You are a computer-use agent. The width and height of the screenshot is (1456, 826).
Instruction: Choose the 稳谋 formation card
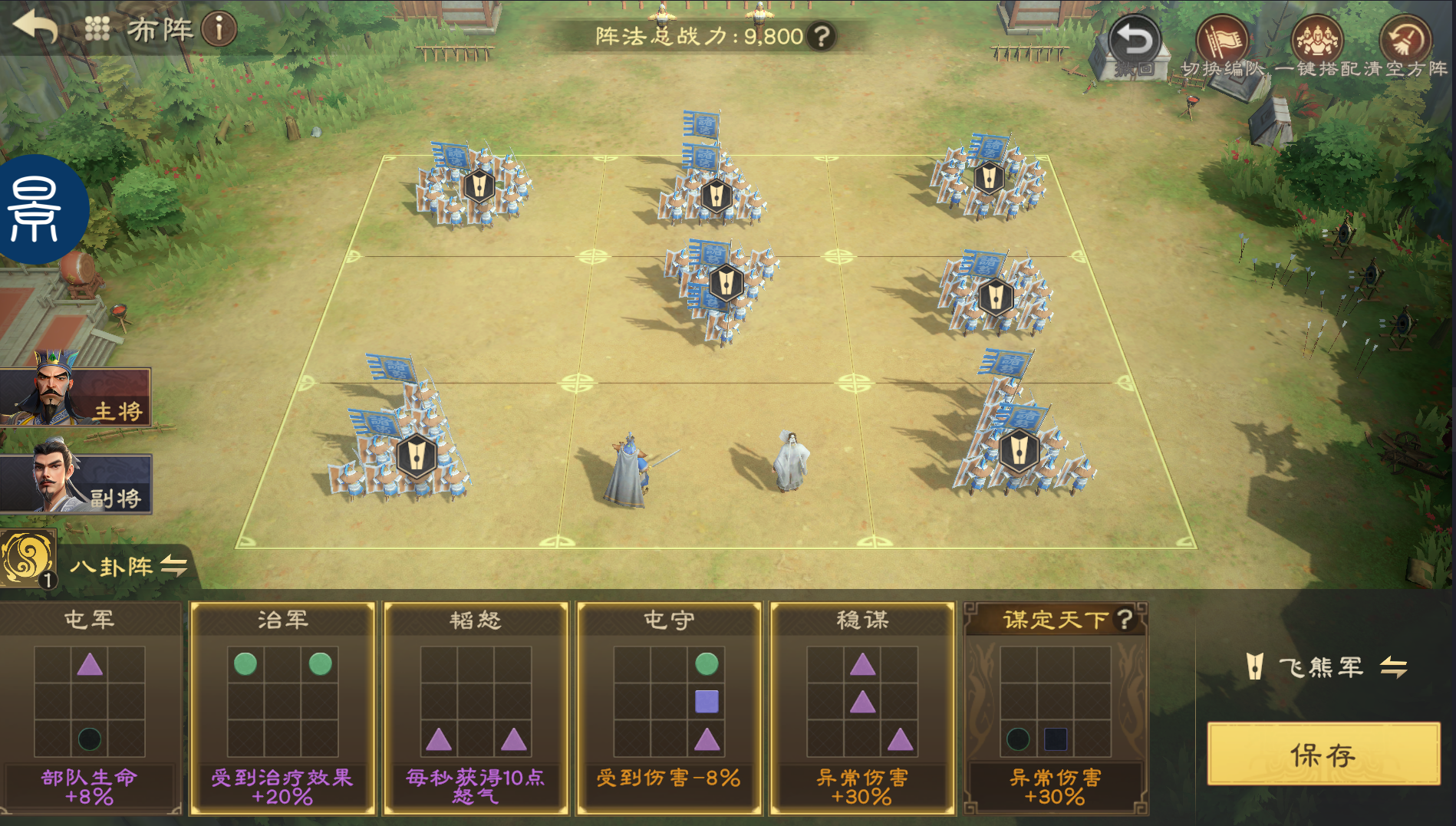(x=862, y=707)
